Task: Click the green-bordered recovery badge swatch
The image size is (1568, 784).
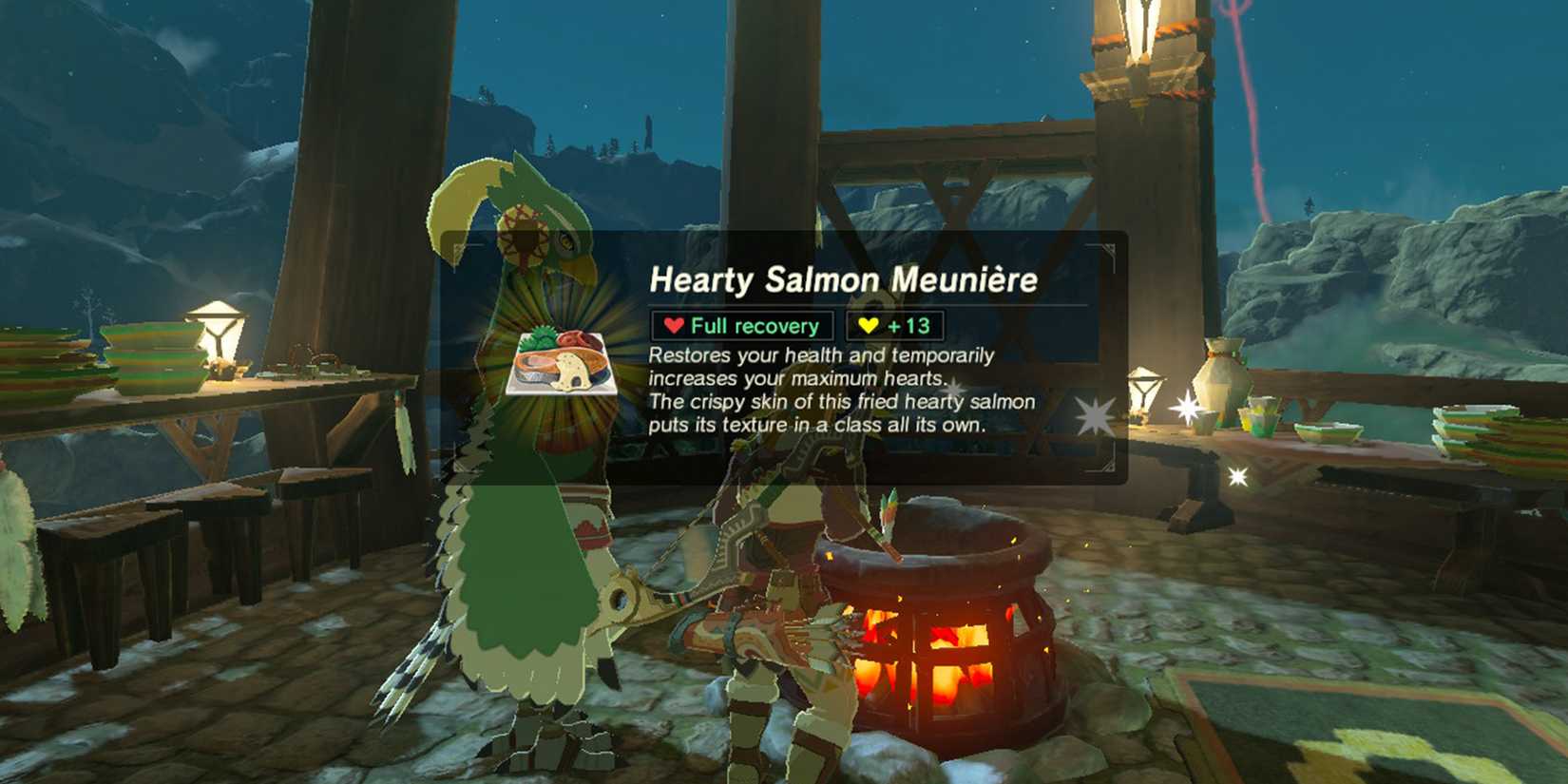Action: 741,325
